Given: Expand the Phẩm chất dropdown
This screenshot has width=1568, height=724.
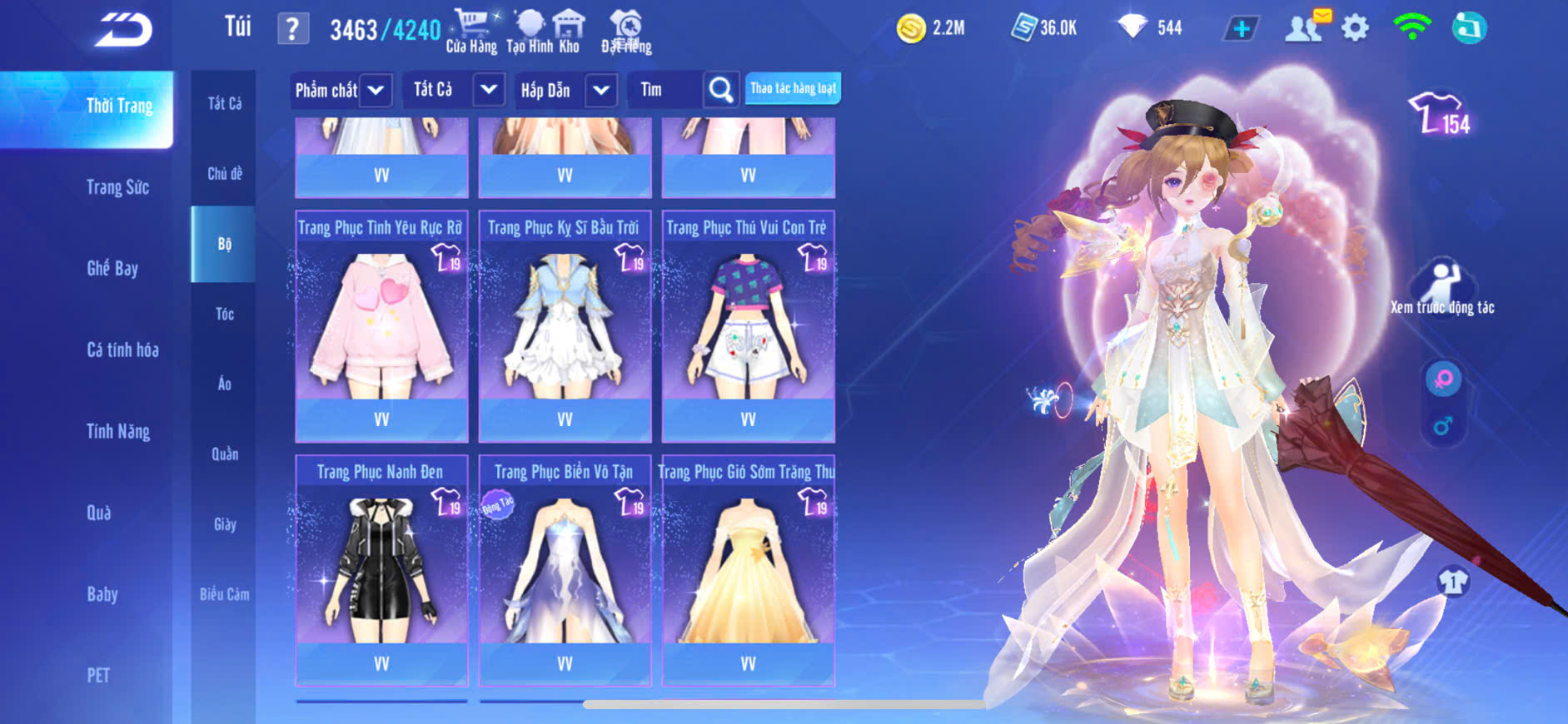Looking at the screenshot, I should coord(376,90).
